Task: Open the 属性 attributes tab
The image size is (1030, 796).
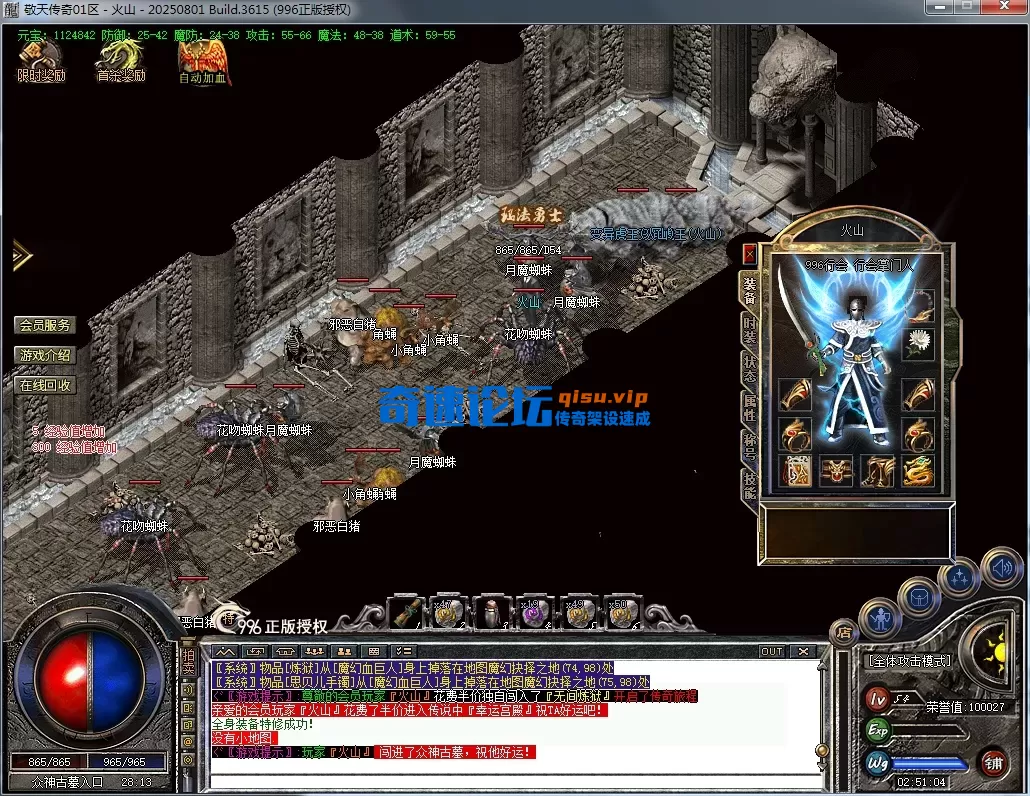Action: coord(749,407)
